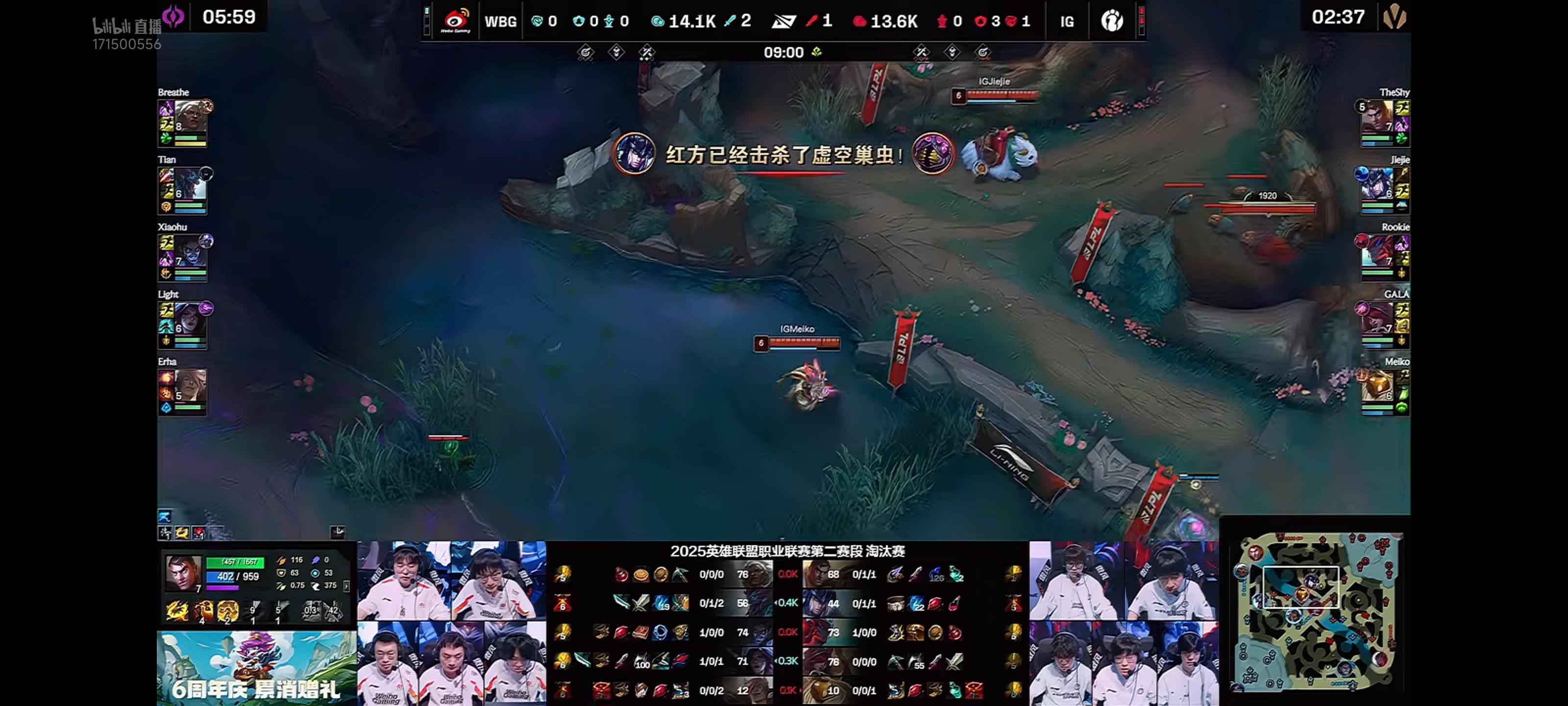
Task: Select the blue team gold coin icon
Action: pos(658,20)
